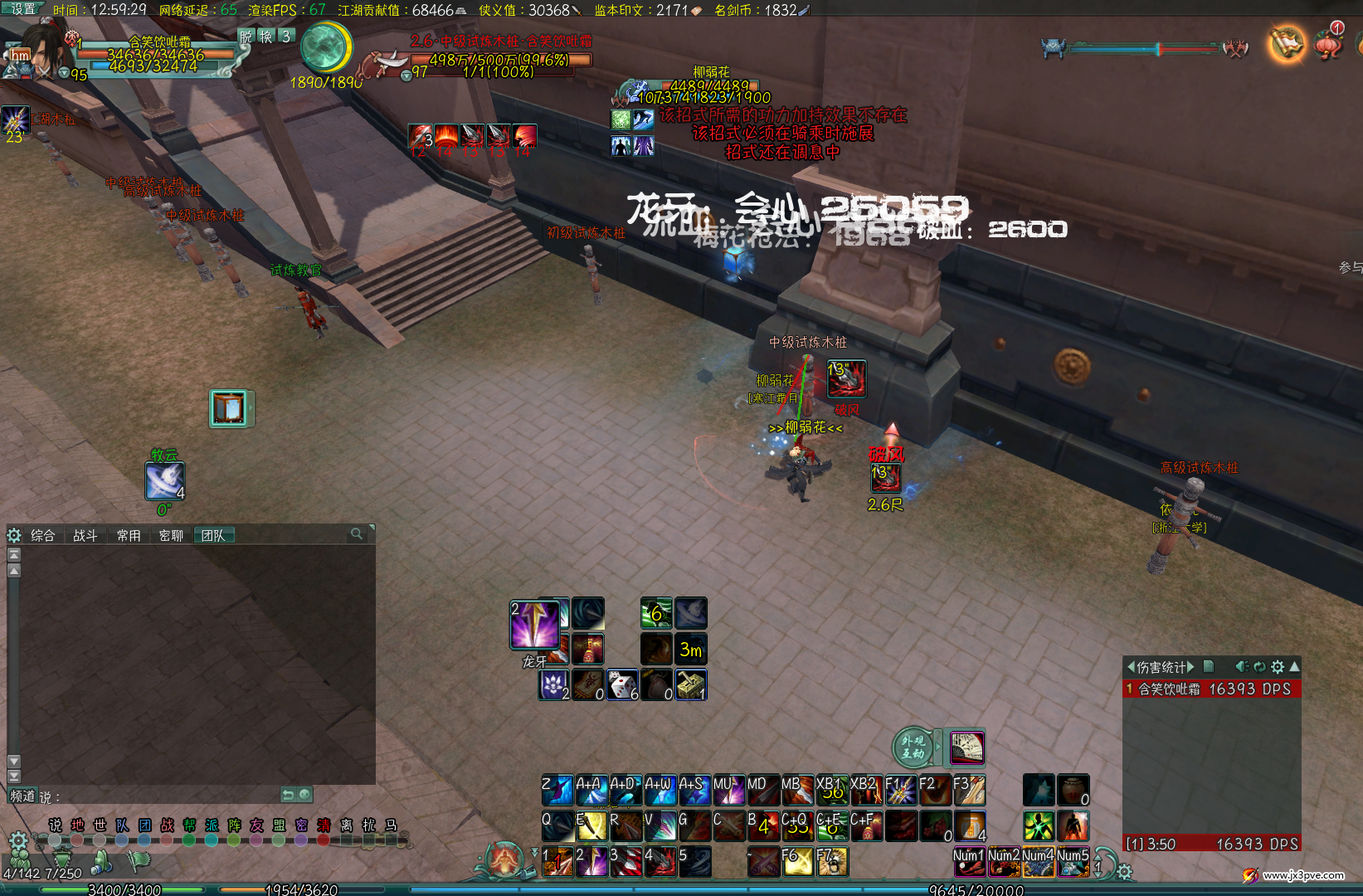Reset damage statistics with refresh icon
1363x896 pixels.
coord(1260,666)
